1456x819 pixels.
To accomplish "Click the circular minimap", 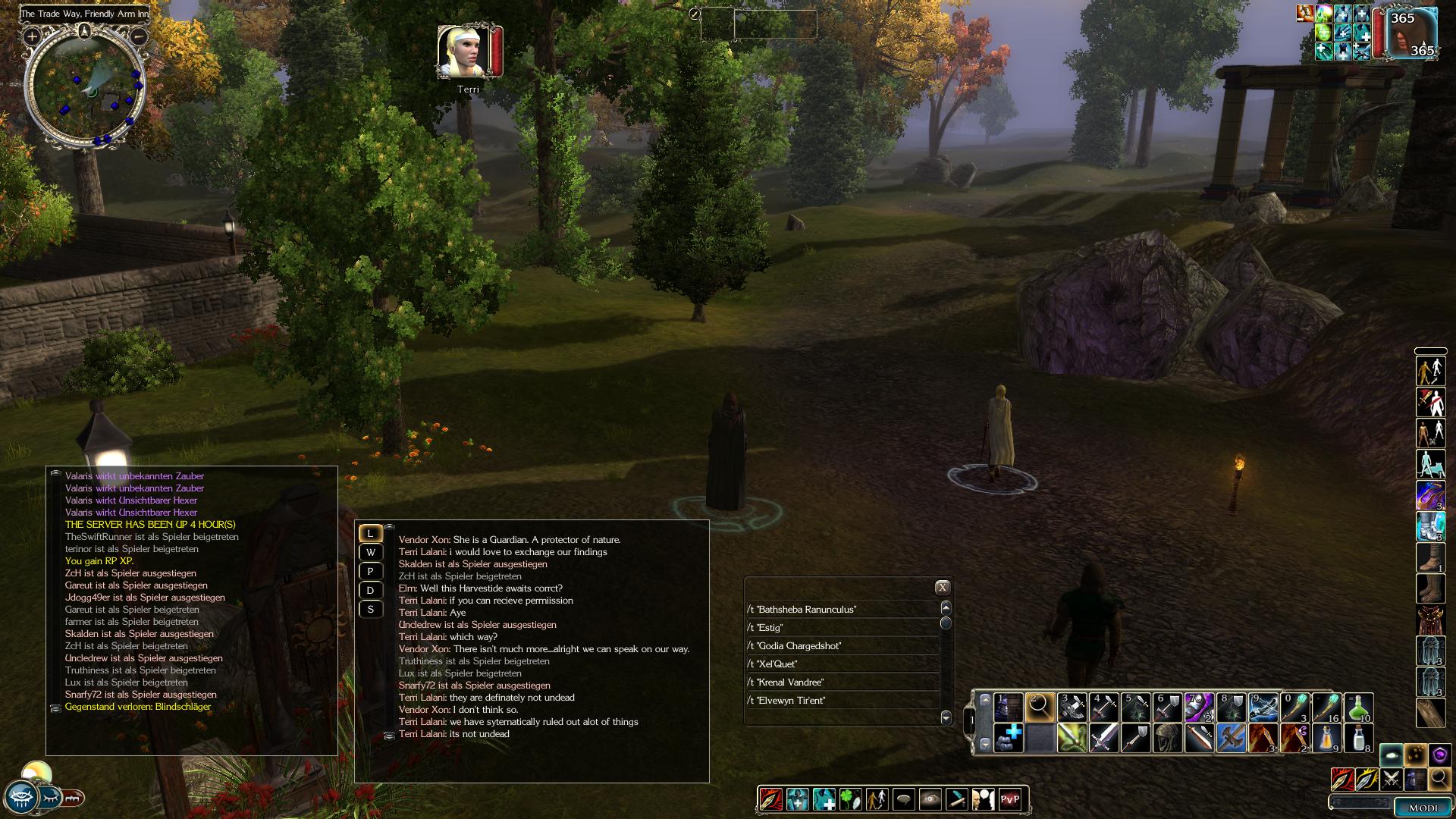I will [x=85, y=89].
